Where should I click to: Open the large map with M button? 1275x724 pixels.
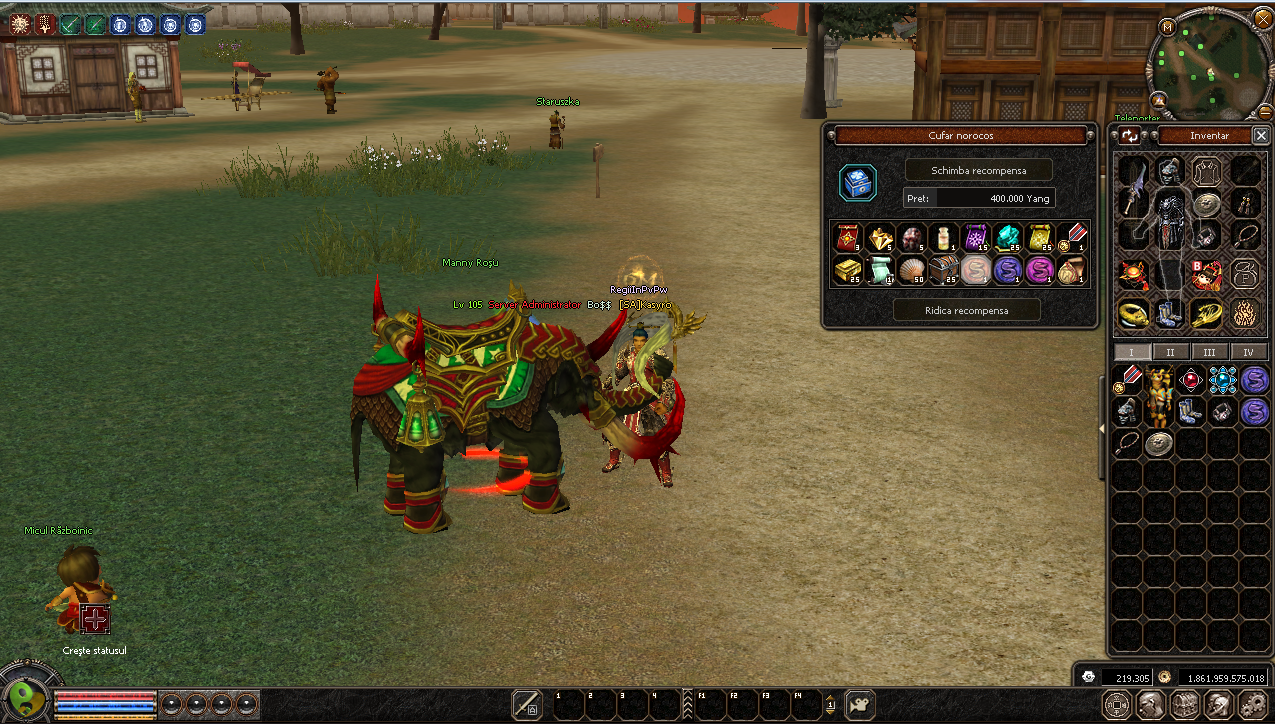click(1167, 26)
